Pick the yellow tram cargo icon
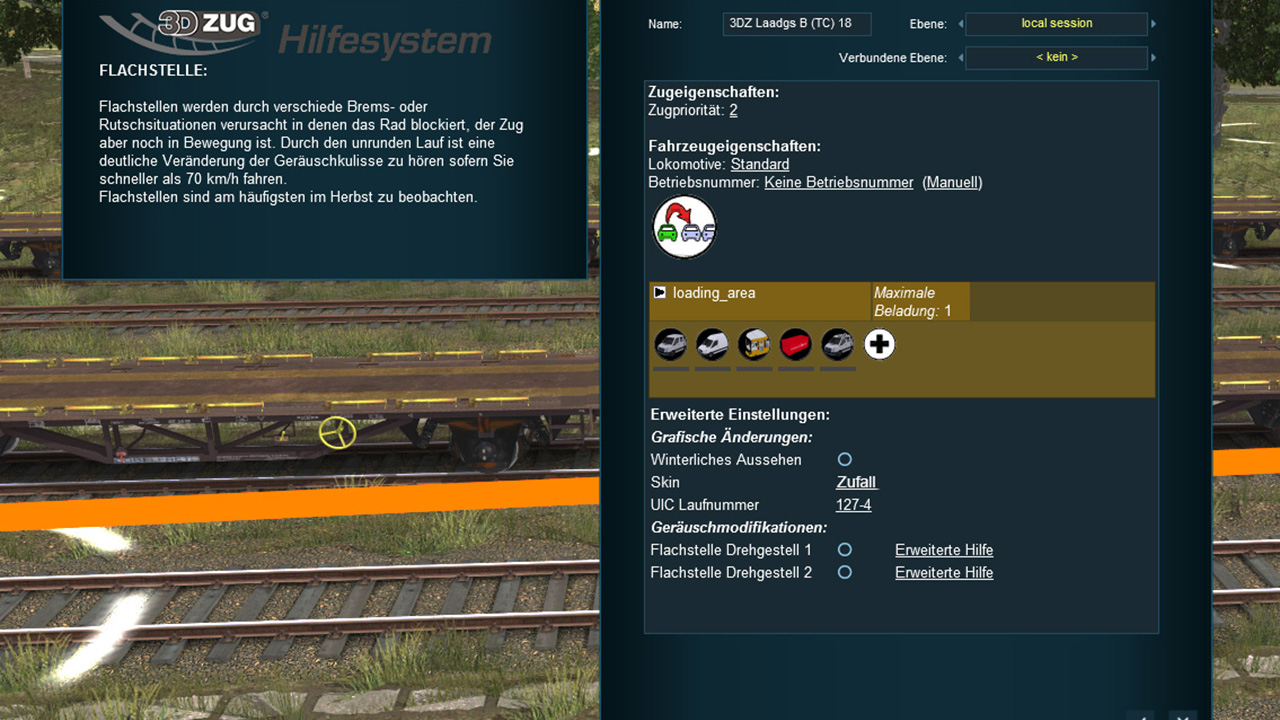 point(754,344)
